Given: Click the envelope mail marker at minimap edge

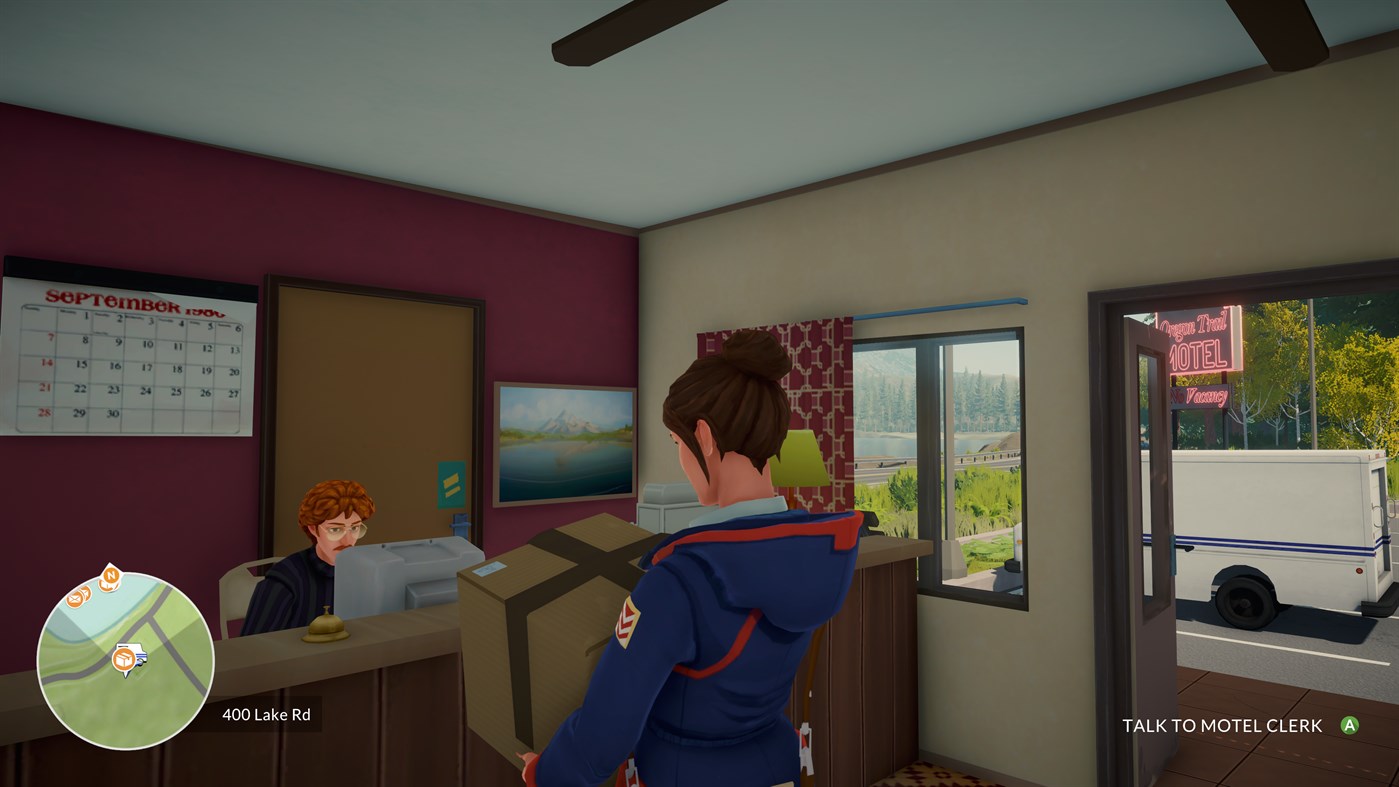Looking at the screenshot, I should 76,599.
